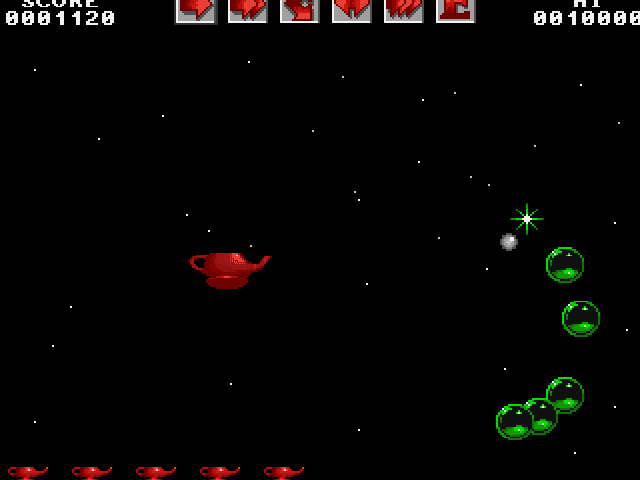Activate the red letter E power-up icon
640x480 pixels.
coord(455,10)
